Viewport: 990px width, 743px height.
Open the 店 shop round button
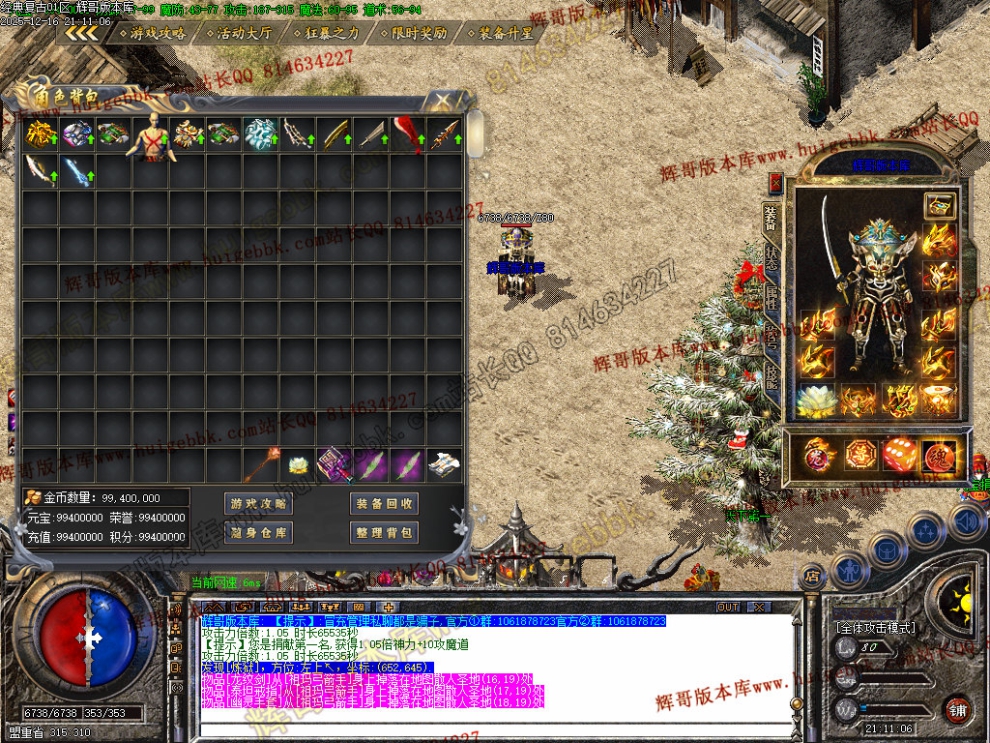click(x=814, y=575)
